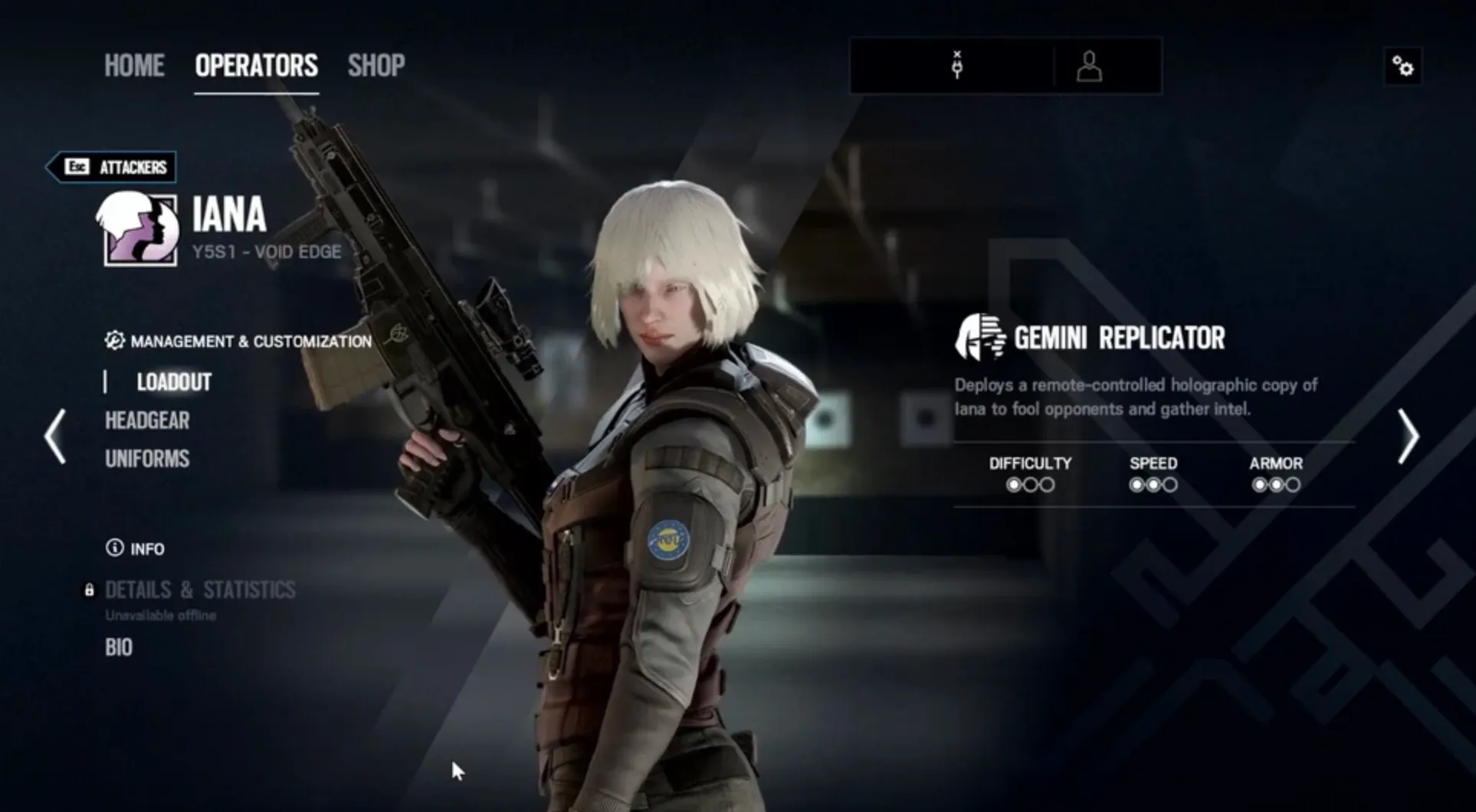1476x812 pixels.
Task: Select the Loadout option
Action: (174, 381)
